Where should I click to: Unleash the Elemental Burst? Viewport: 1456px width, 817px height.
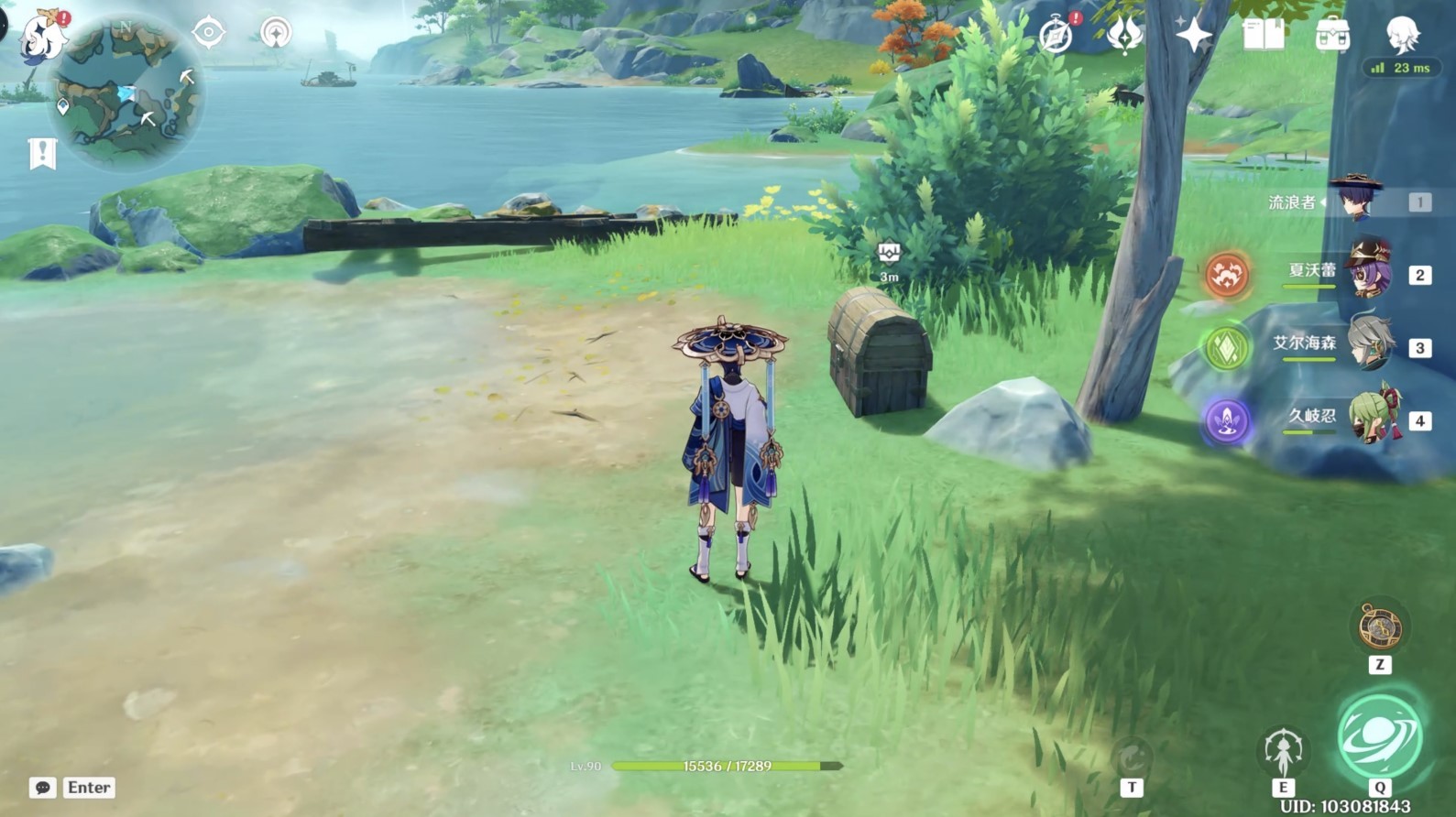pos(1380,737)
